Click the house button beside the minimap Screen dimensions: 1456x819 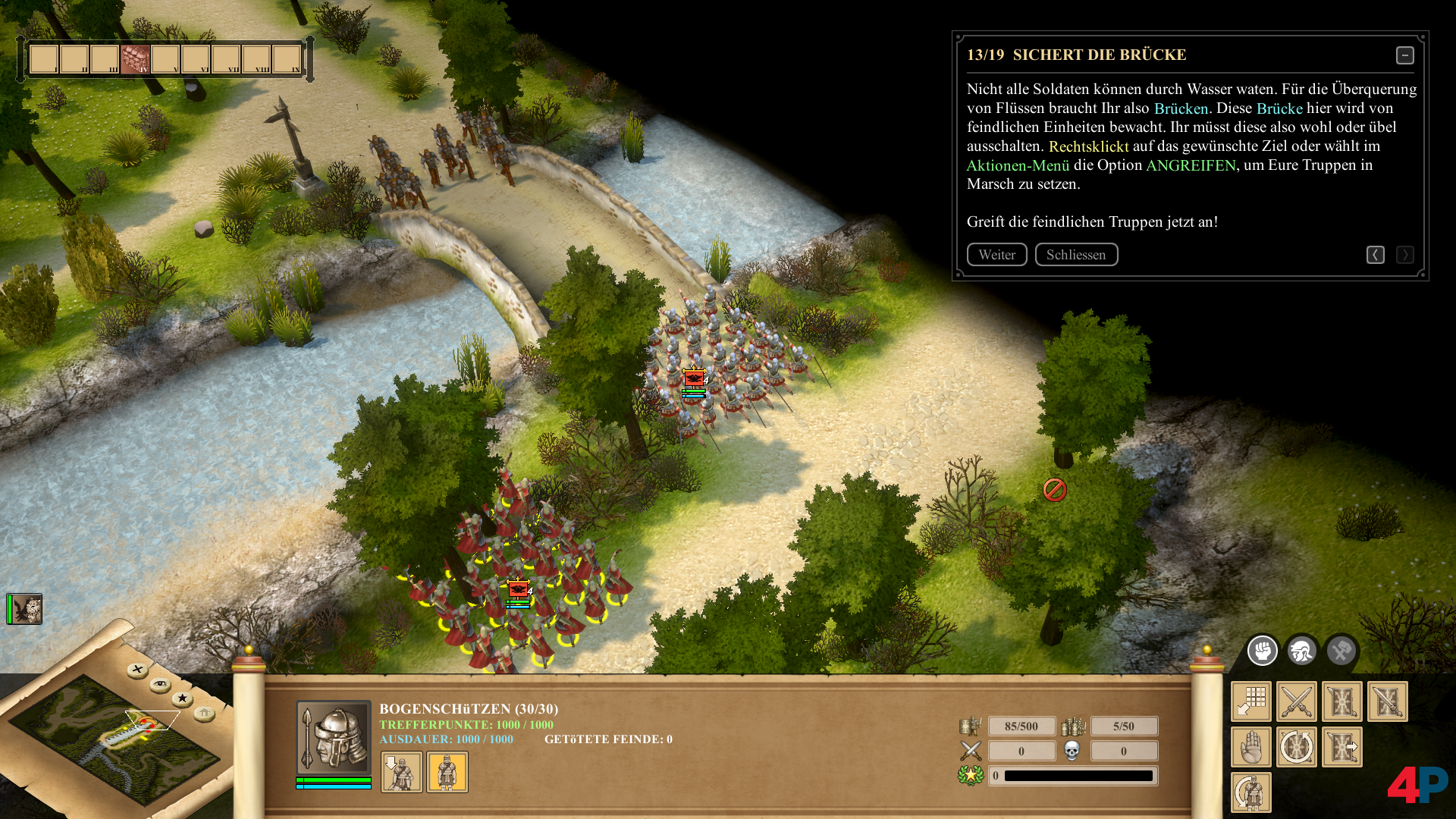point(204,713)
